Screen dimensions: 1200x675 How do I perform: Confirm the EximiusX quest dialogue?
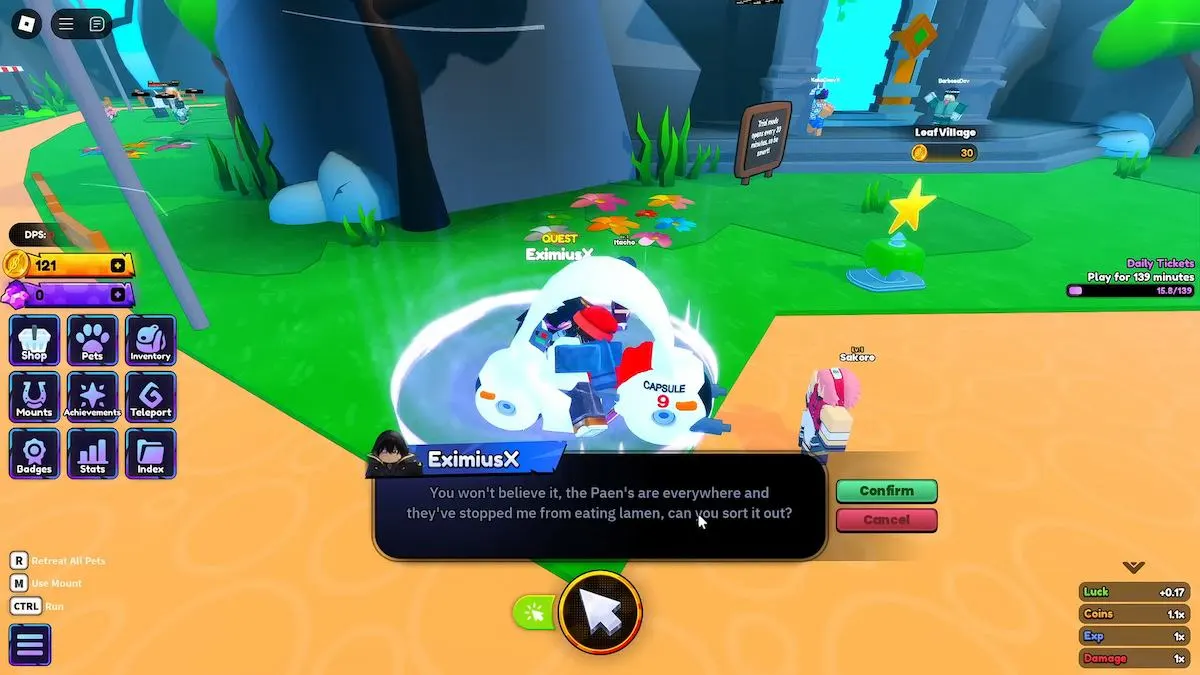pyautogui.click(x=886, y=491)
